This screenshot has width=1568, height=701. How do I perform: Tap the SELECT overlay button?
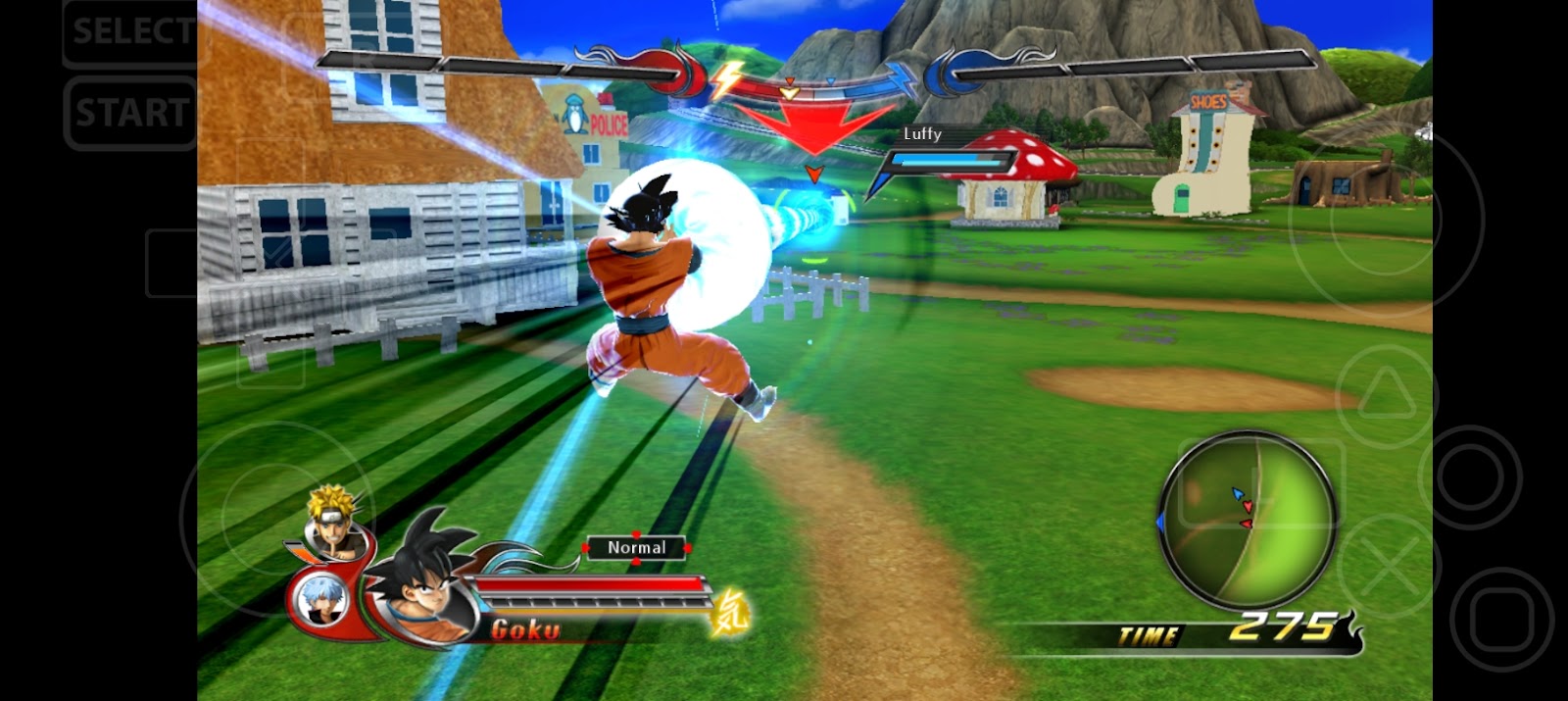pos(131,32)
